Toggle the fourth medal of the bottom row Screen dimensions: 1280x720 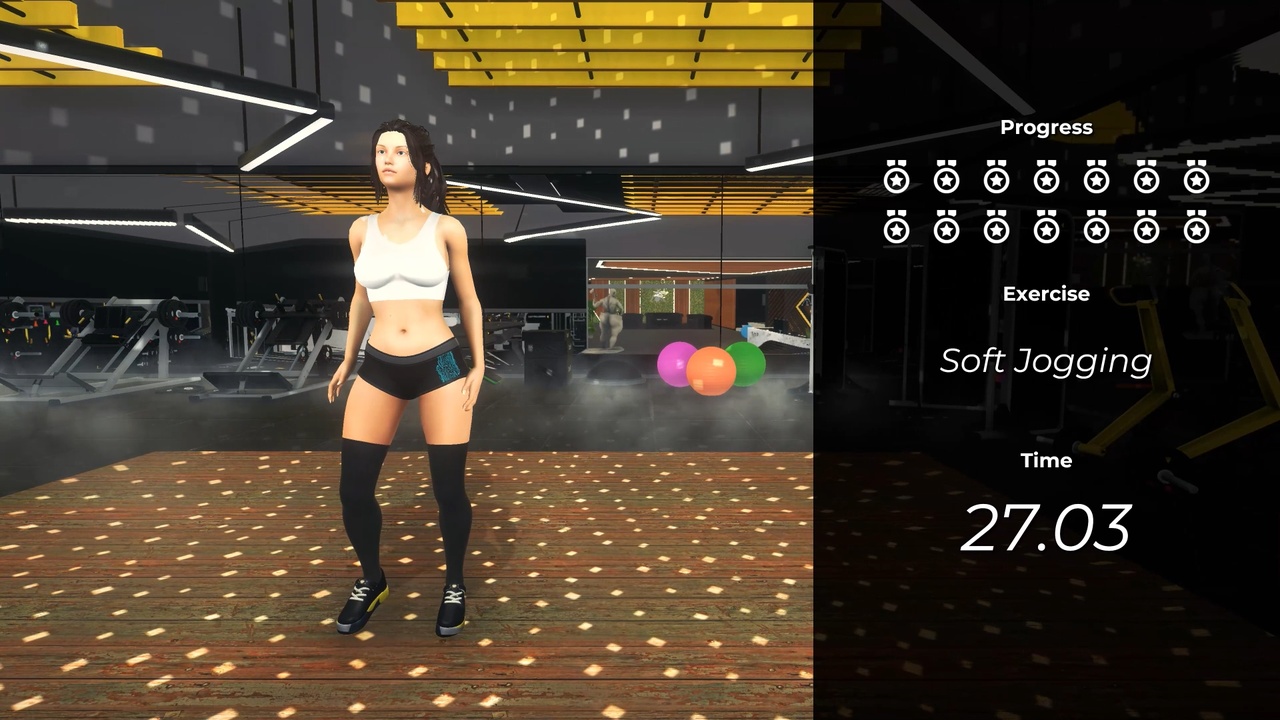tap(1046, 229)
